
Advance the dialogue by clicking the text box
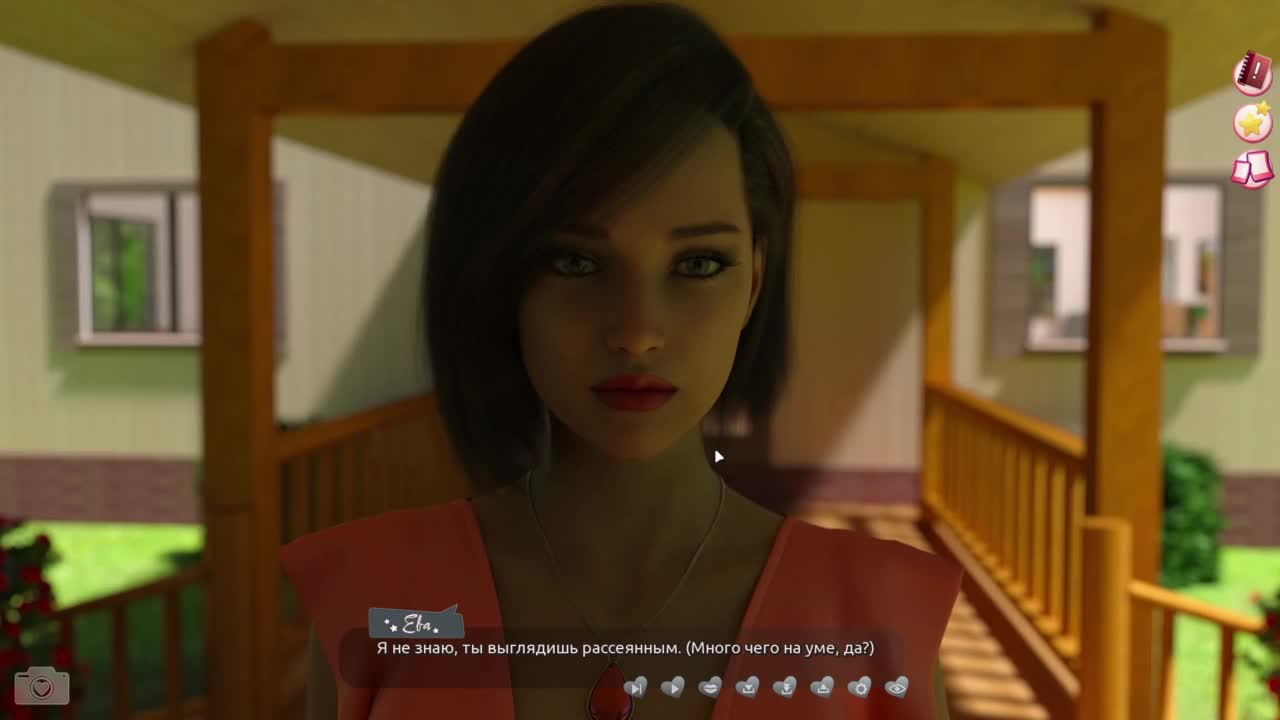pos(625,649)
